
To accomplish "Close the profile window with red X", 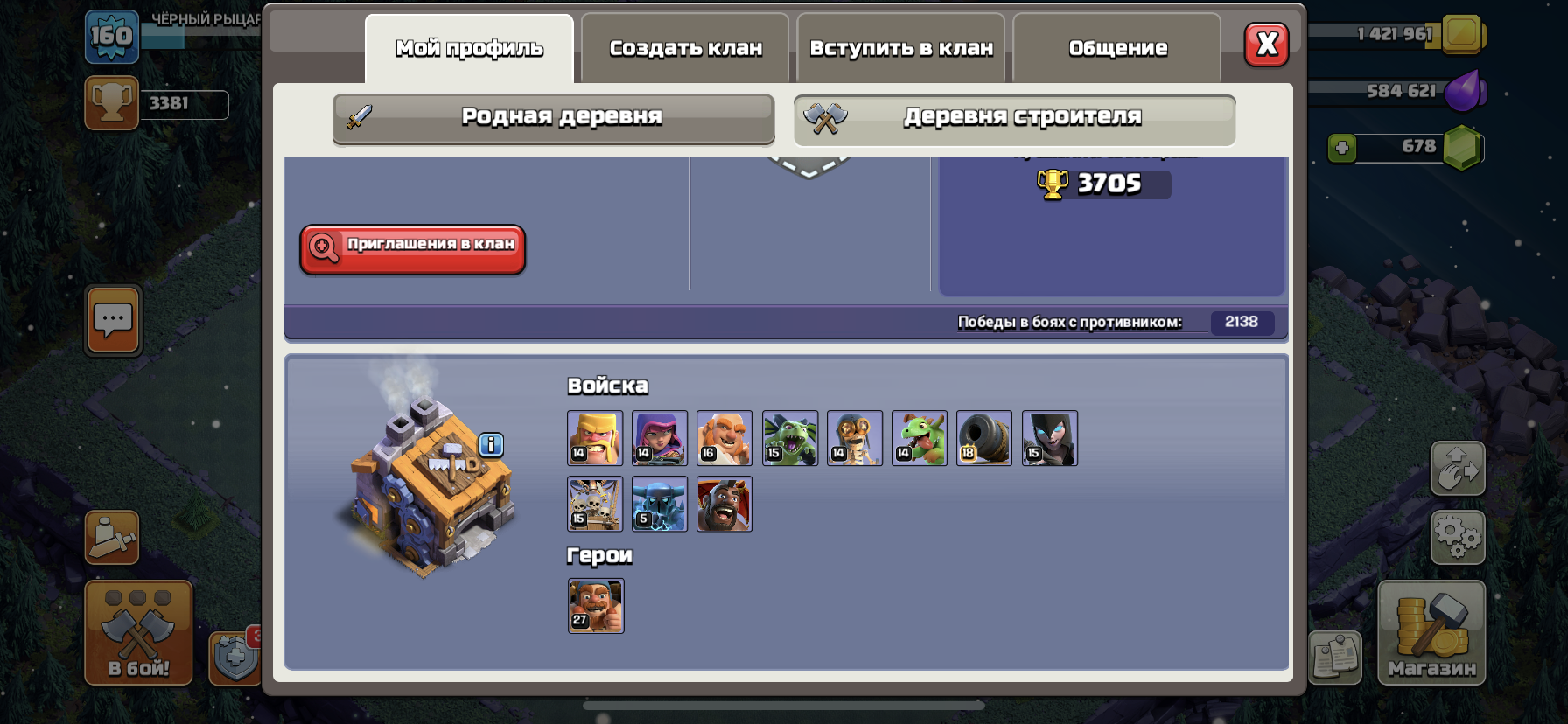I will pyautogui.click(x=1266, y=45).
